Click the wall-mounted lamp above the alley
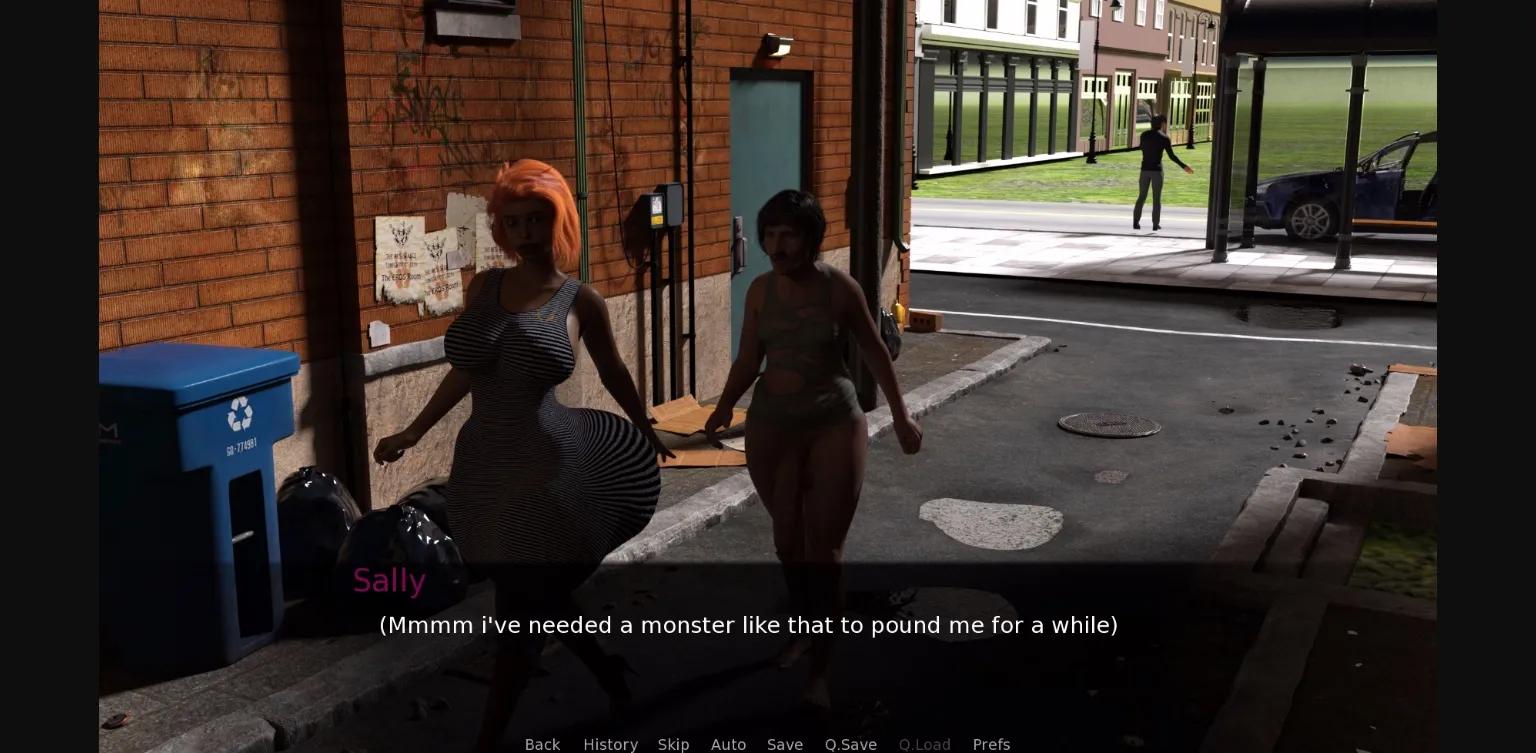This screenshot has height=753, width=1536. [x=775, y=45]
